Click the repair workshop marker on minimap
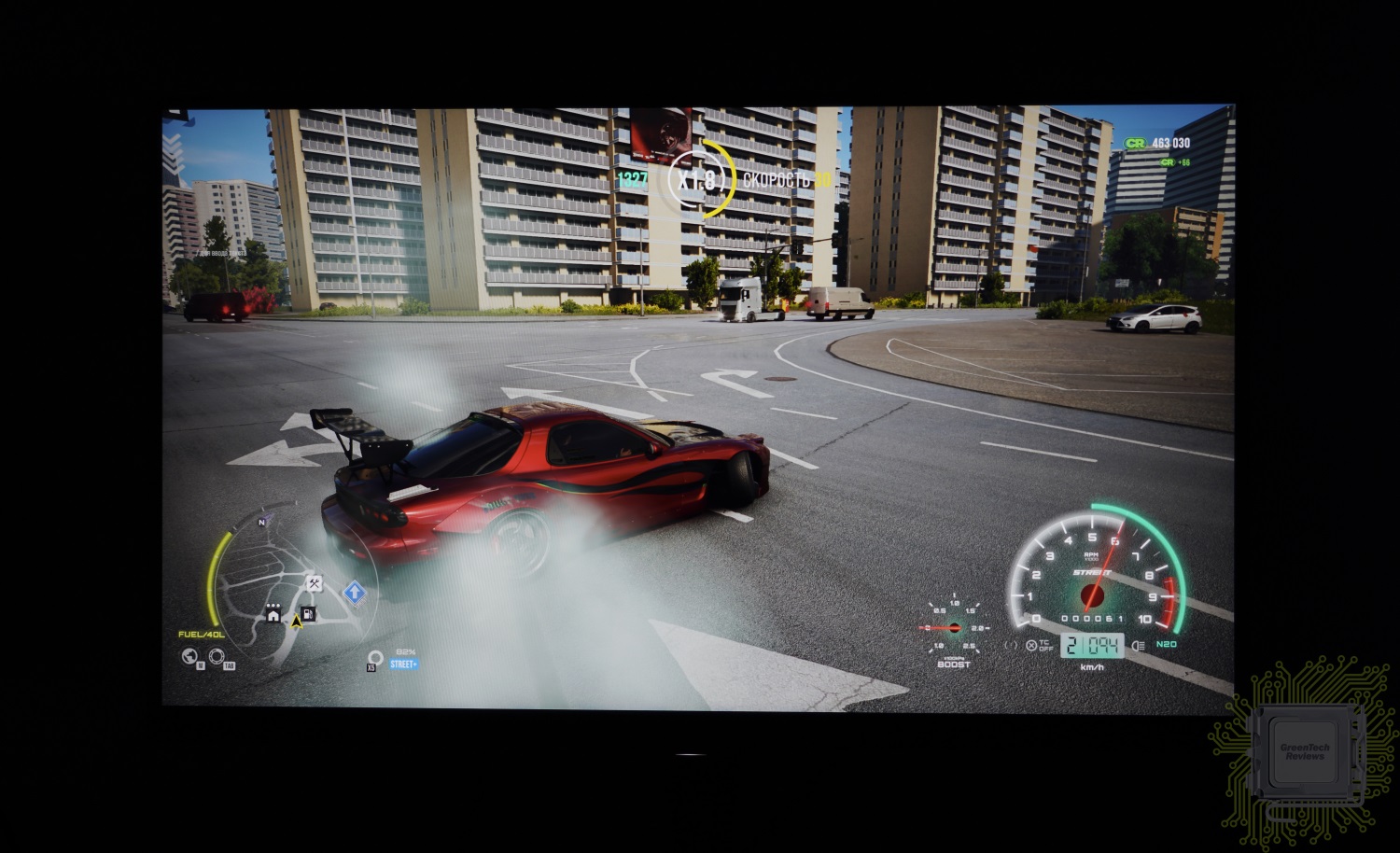Viewport: 1400px width, 853px height. tap(315, 583)
